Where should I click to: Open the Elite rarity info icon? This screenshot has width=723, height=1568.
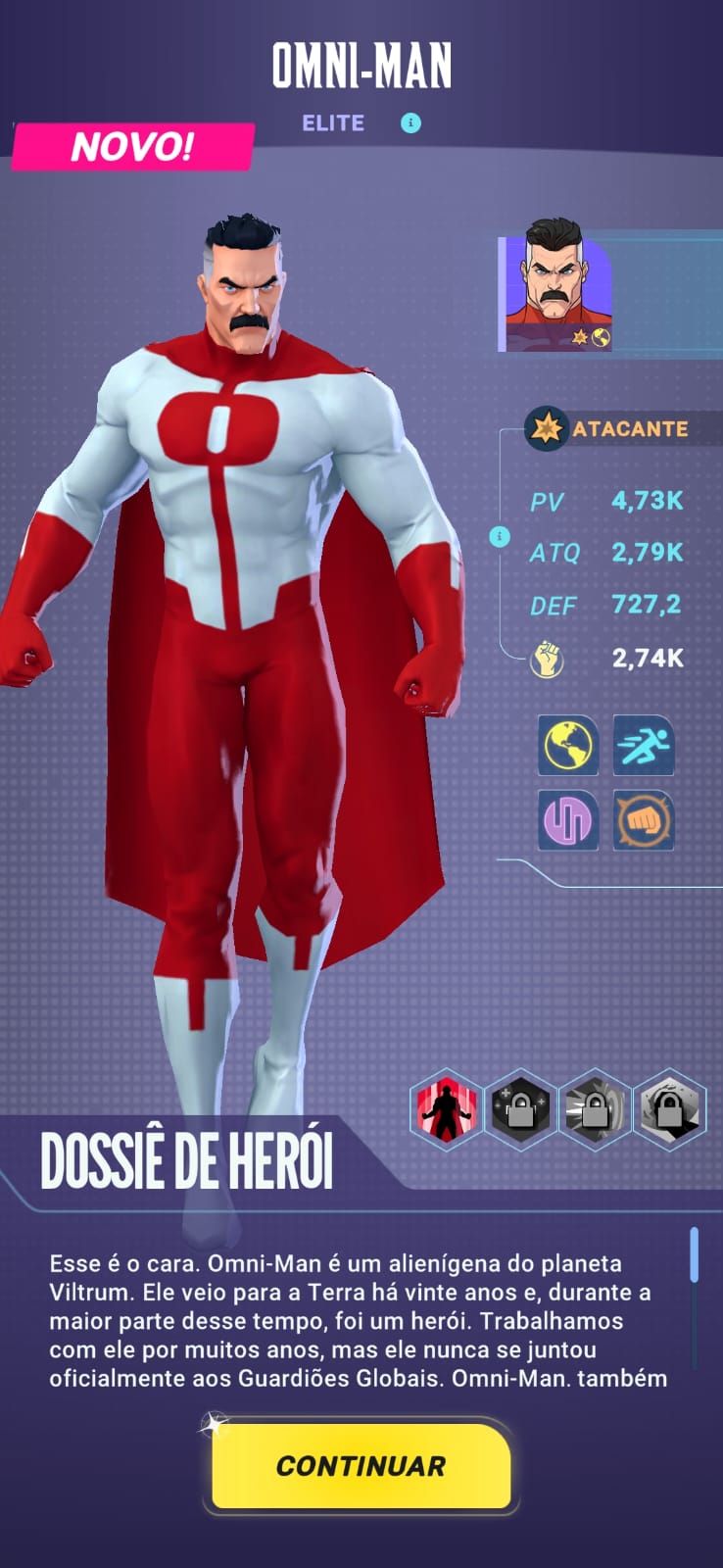coord(410,123)
